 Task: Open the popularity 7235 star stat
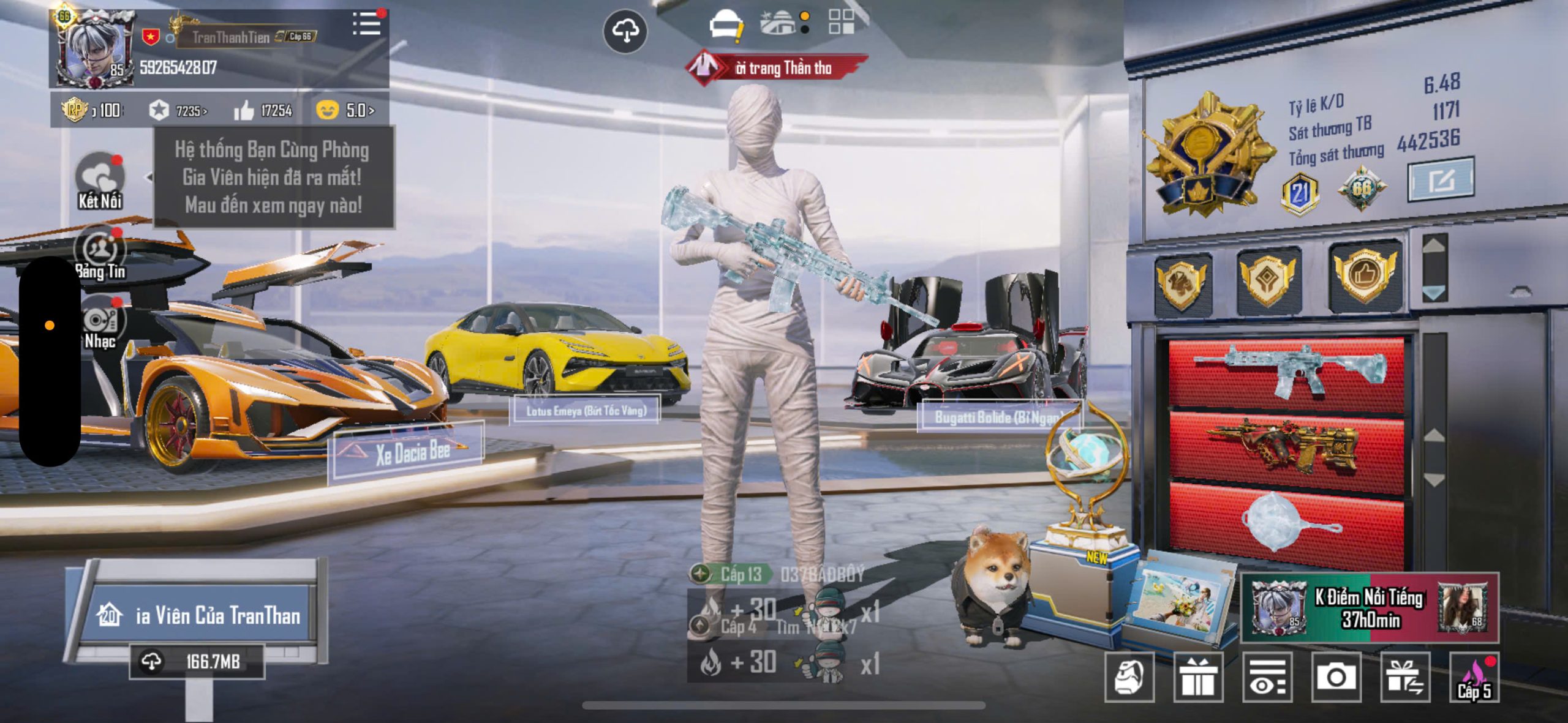tap(178, 111)
